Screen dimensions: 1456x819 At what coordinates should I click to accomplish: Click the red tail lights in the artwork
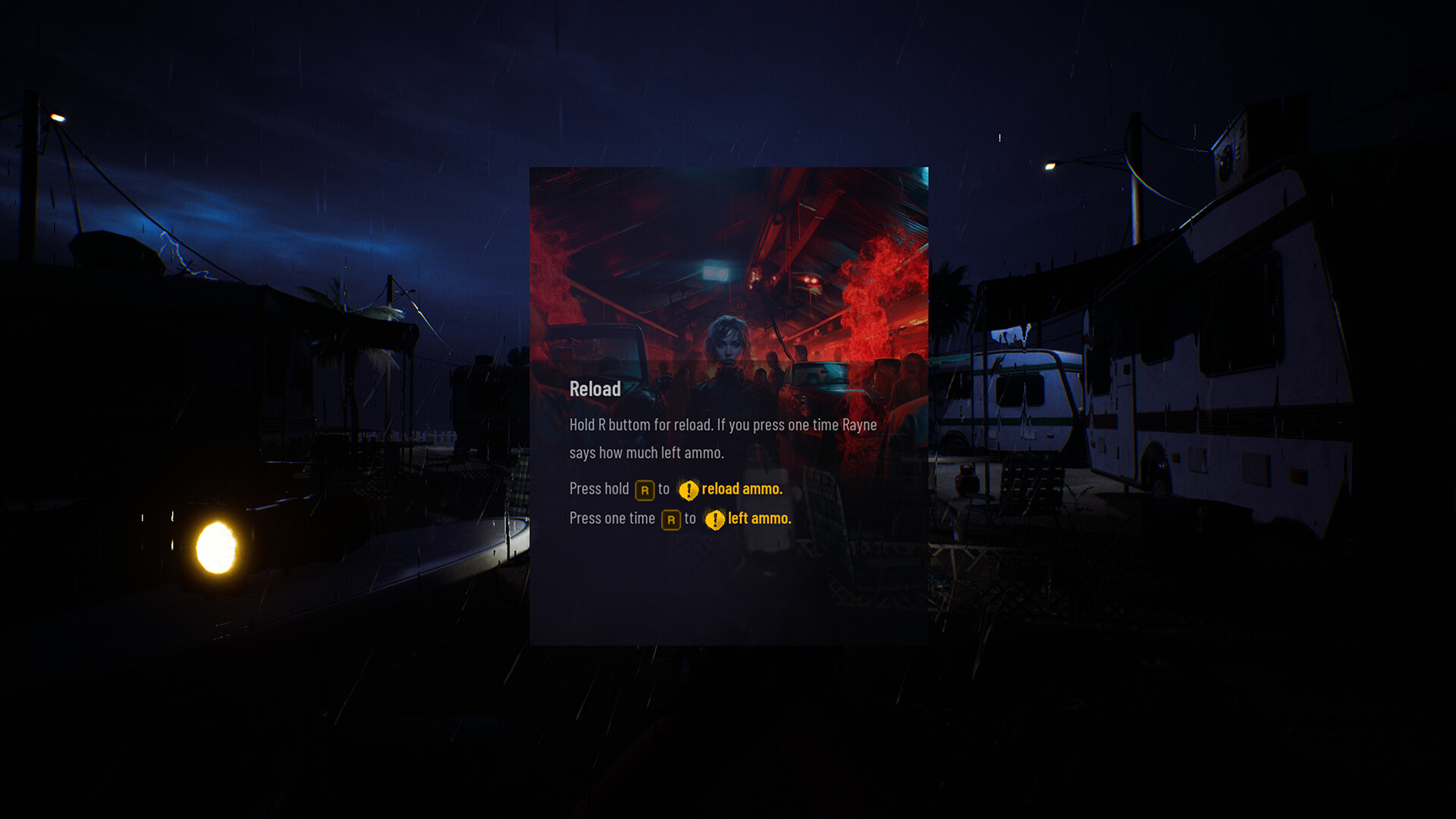click(x=810, y=281)
